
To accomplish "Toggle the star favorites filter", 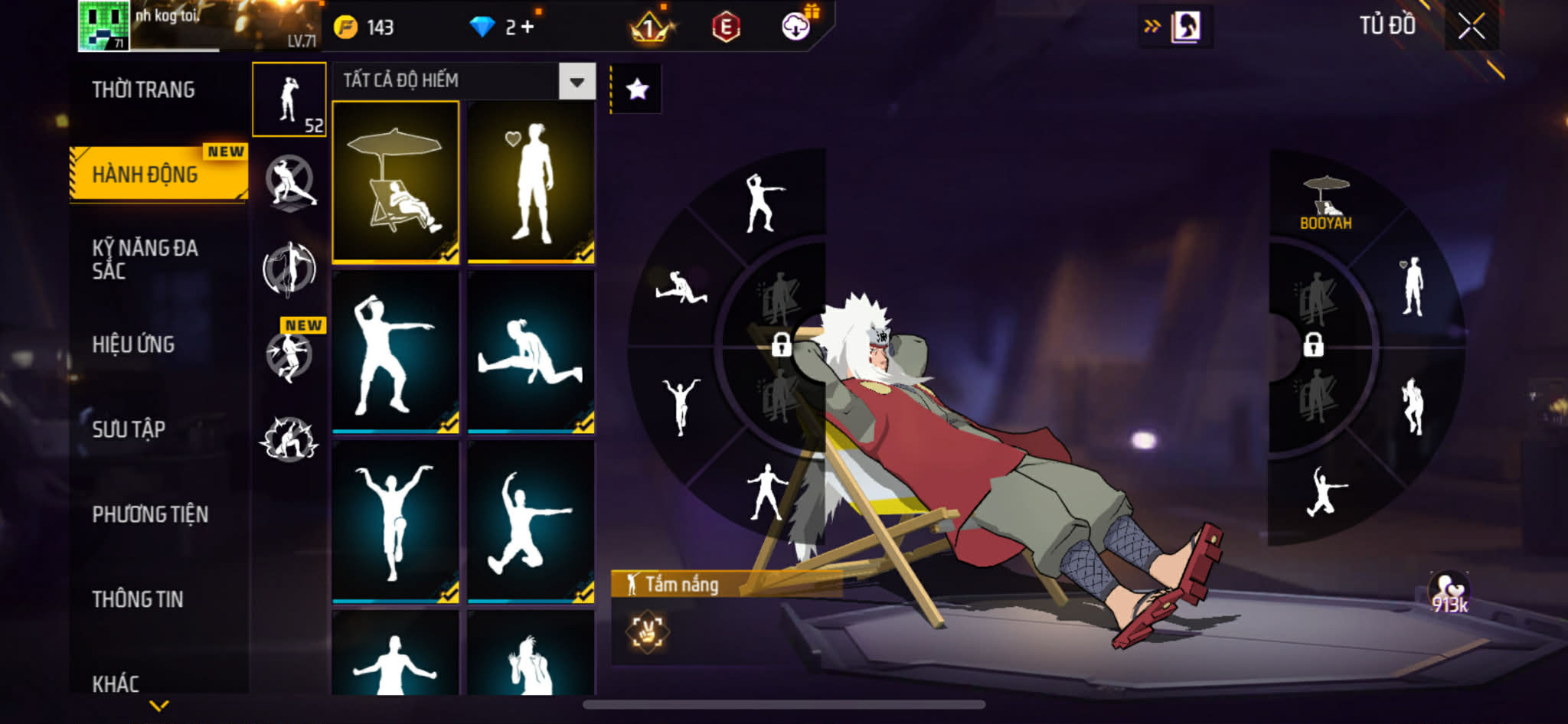I will pos(637,90).
